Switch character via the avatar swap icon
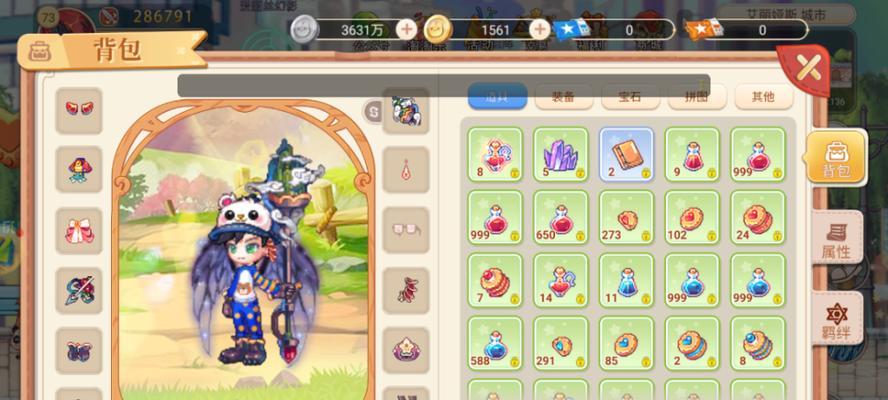The height and width of the screenshot is (400, 888). coord(373,109)
